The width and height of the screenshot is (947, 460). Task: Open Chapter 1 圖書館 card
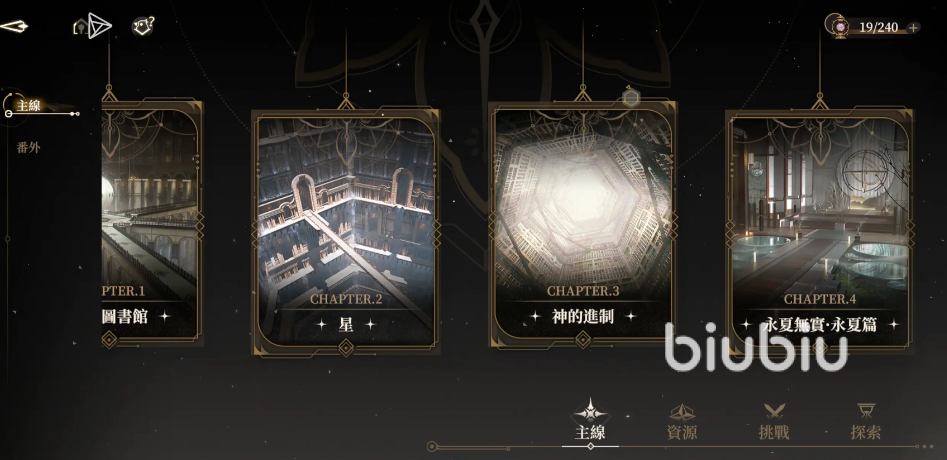(151, 220)
